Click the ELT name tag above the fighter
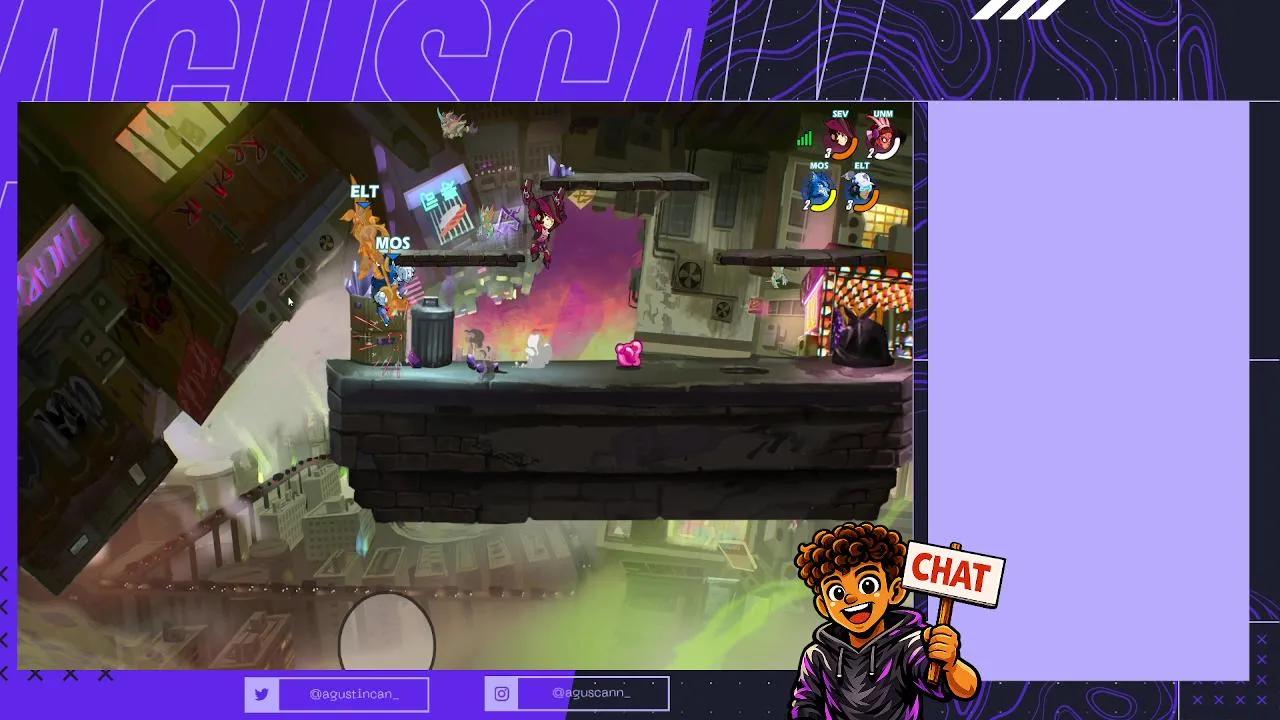This screenshot has width=1280, height=720. pos(365,191)
